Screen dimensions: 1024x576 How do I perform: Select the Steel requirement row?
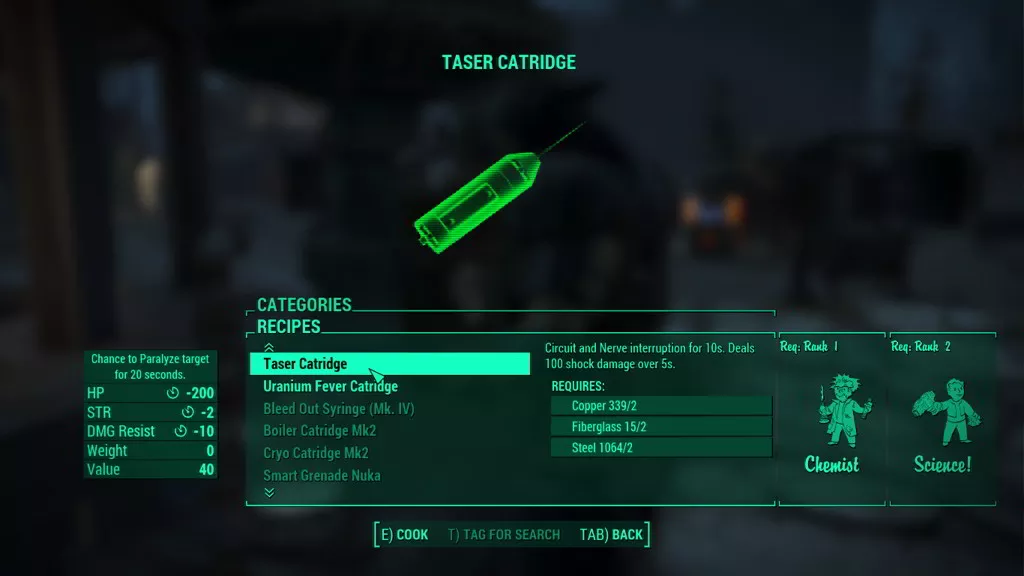click(661, 448)
